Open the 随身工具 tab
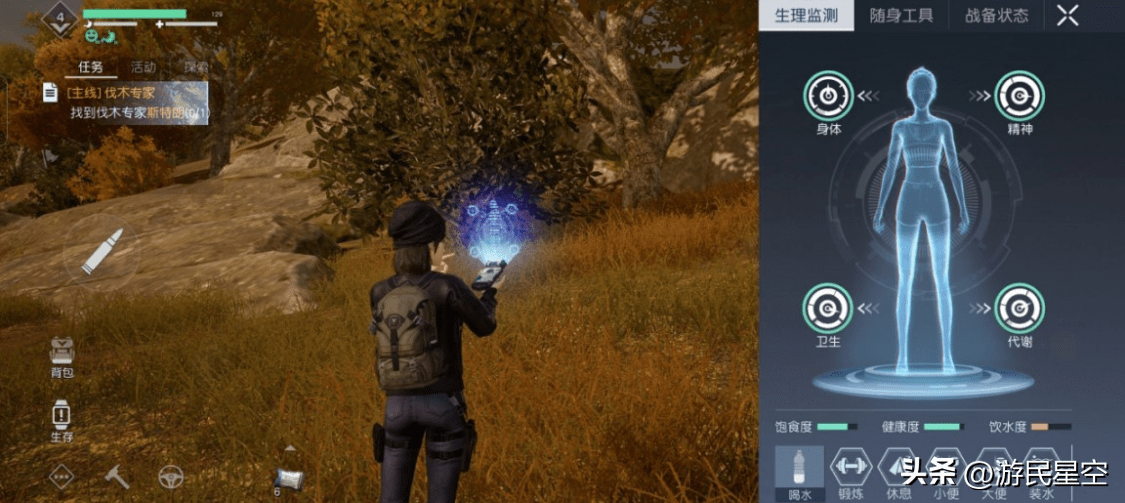 point(900,16)
